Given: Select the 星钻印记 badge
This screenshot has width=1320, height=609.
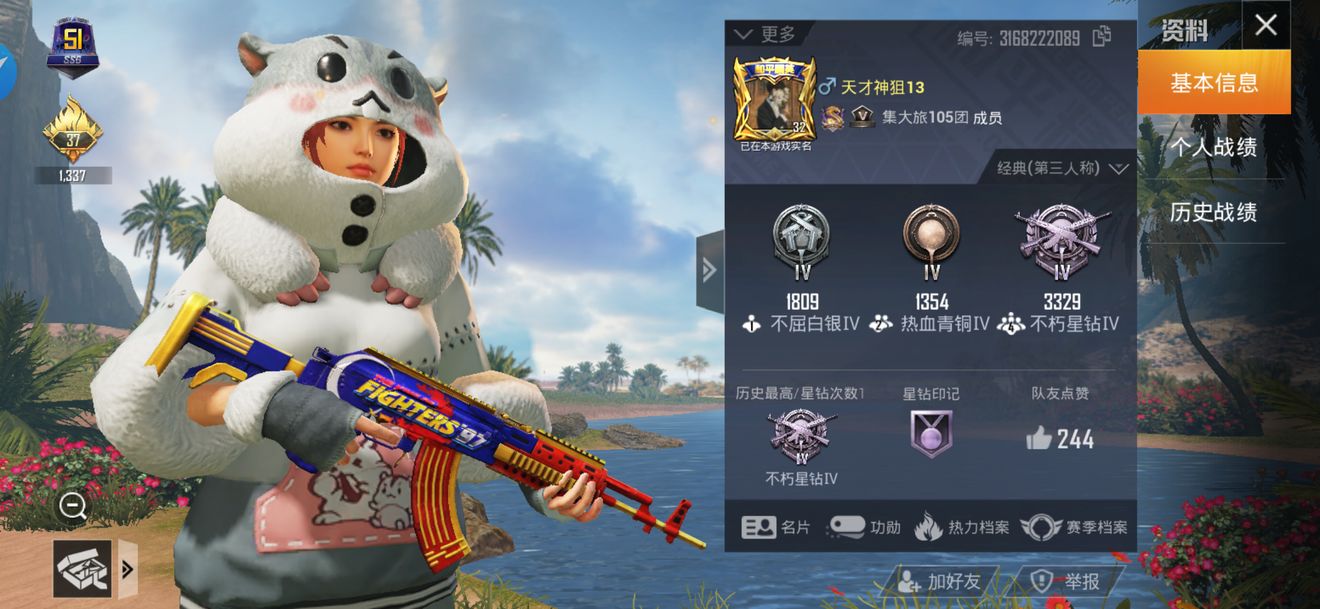Looking at the screenshot, I should (931, 433).
